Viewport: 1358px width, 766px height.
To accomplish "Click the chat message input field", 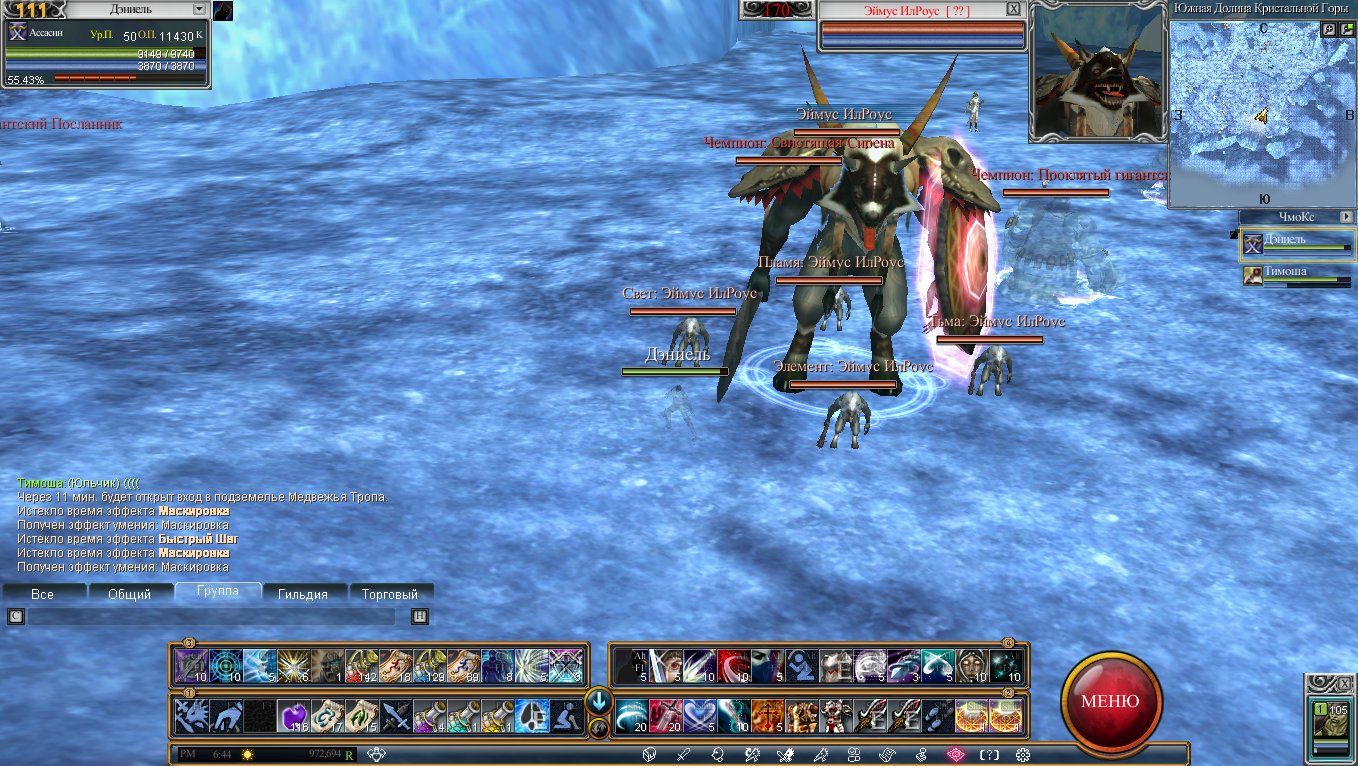I will pyautogui.click(x=212, y=617).
